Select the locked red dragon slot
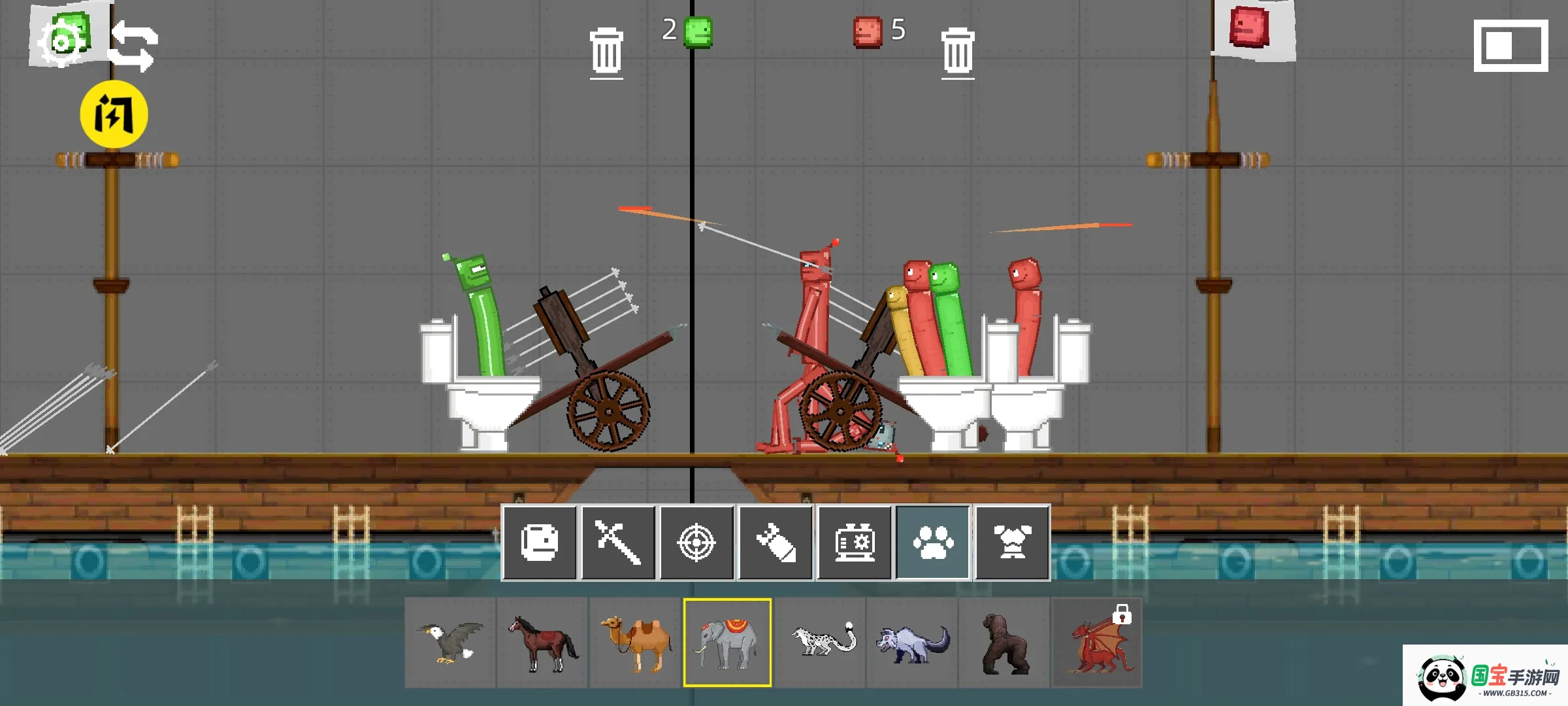This screenshot has height=706, width=1568. click(1097, 643)
